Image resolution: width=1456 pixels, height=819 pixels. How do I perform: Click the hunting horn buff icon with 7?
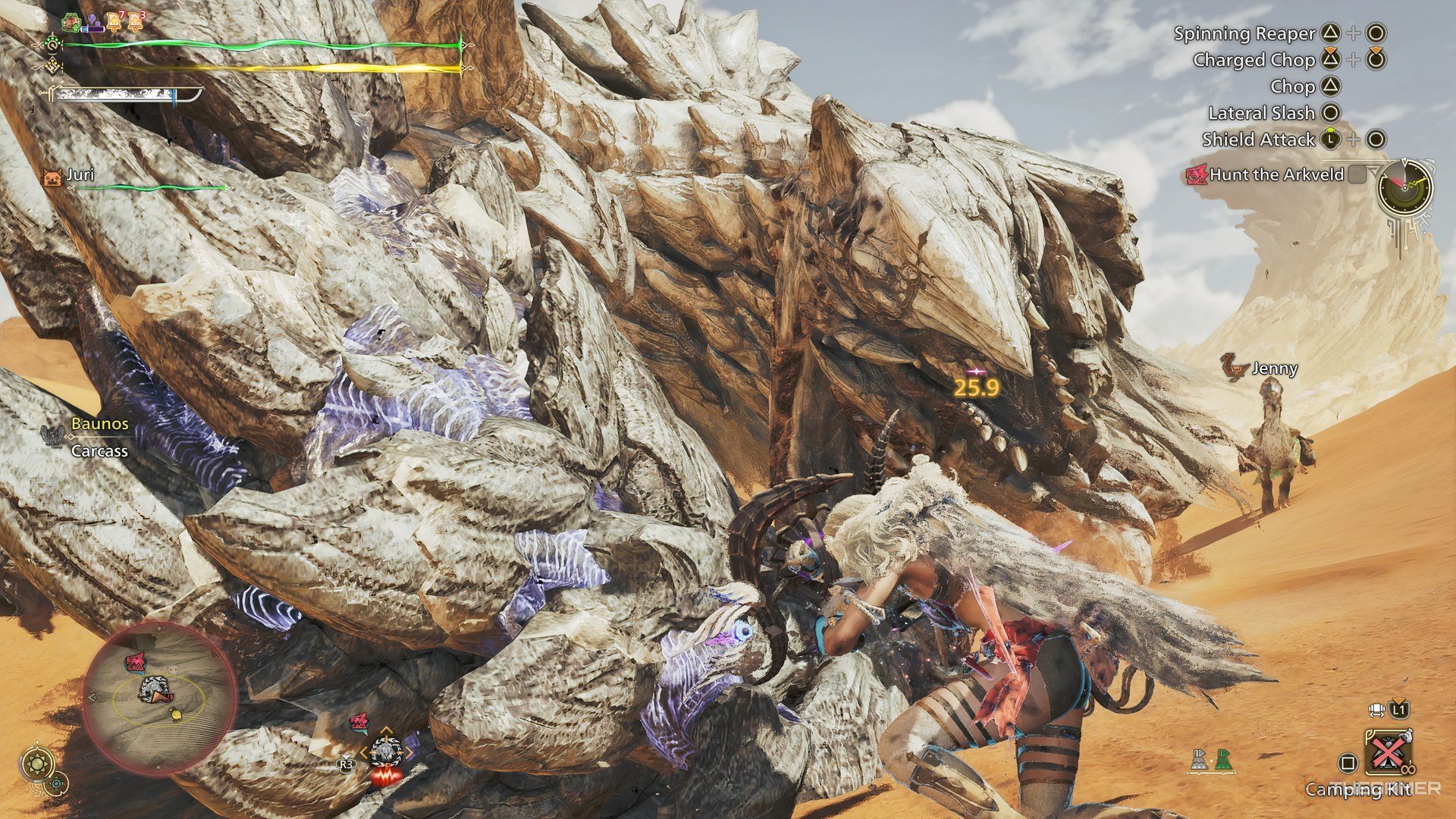pos(115,20)
